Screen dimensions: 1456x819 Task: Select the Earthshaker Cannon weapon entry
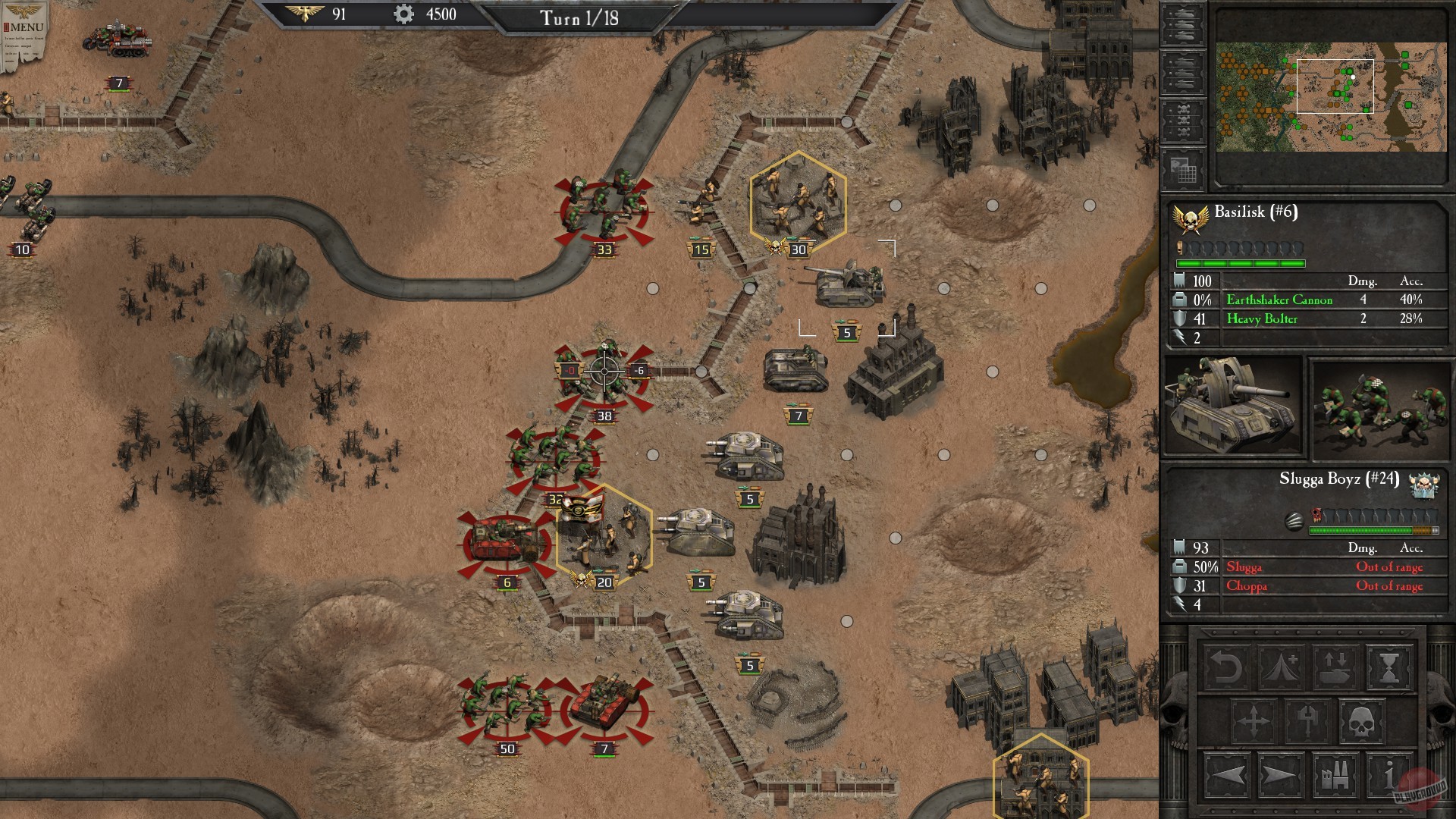[1280, 300]
